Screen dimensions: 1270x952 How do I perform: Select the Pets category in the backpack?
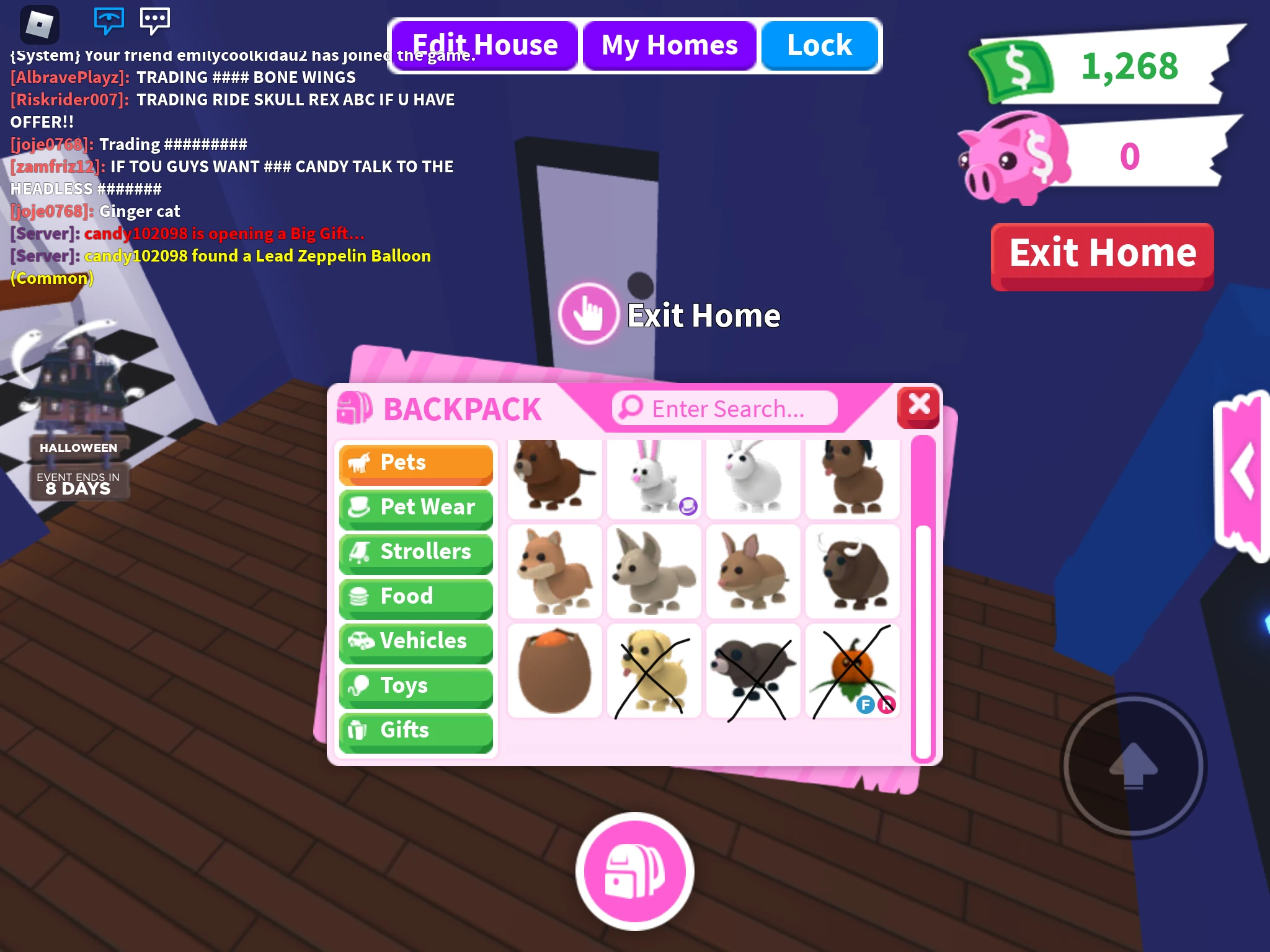tap(415, 462)
